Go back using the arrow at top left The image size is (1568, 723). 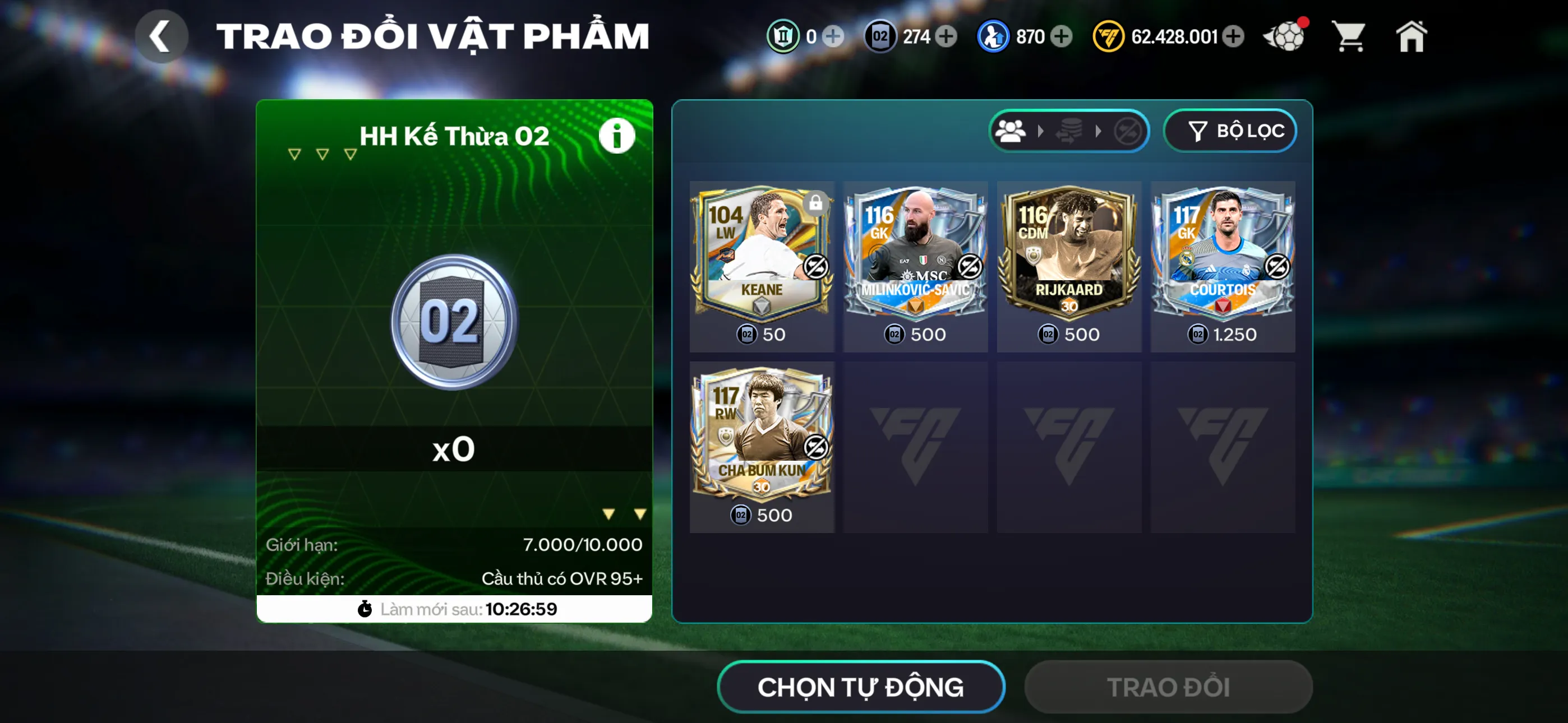[x=162, y=35]
